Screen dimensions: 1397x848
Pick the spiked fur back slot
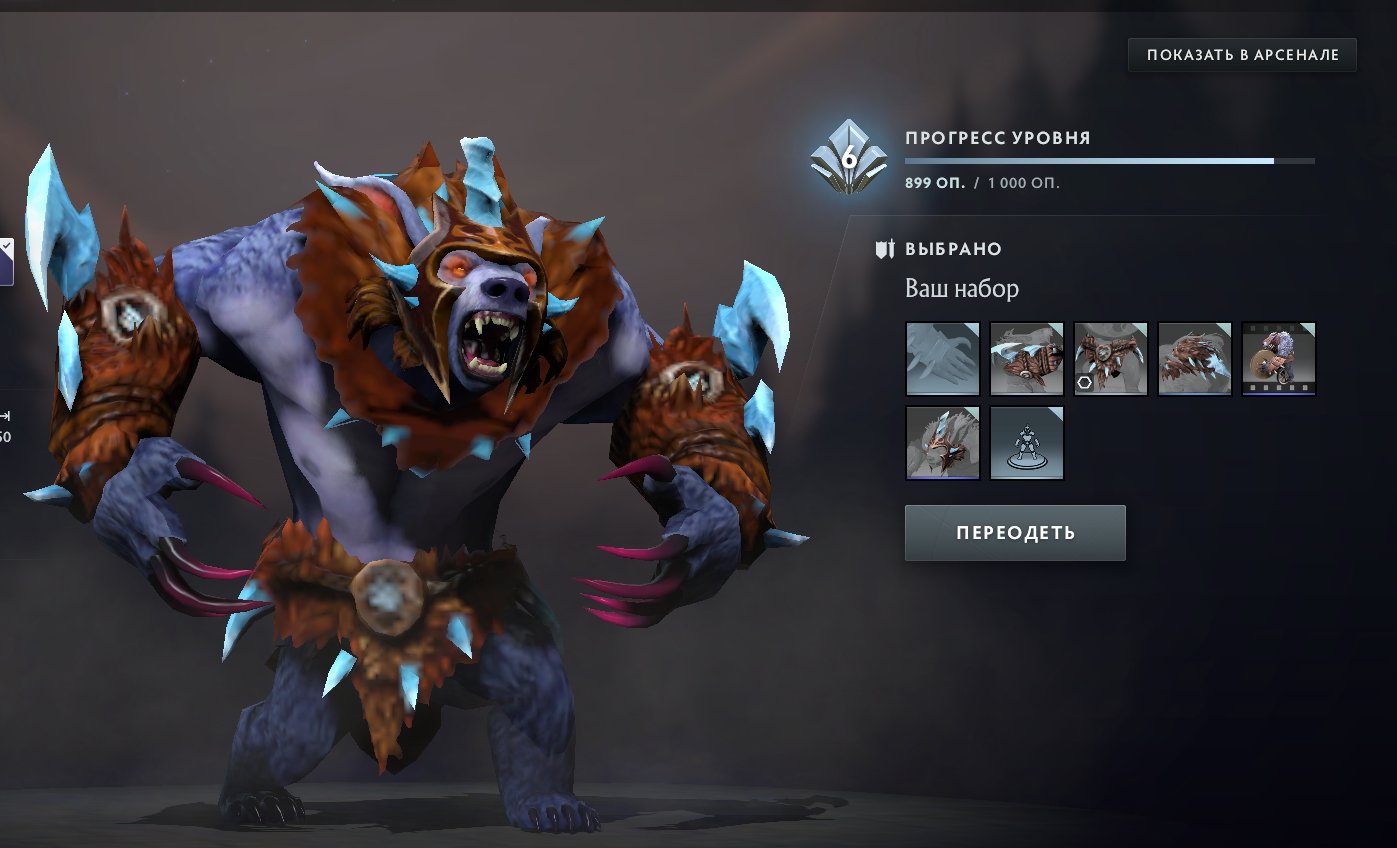[x=1194, y=359]
